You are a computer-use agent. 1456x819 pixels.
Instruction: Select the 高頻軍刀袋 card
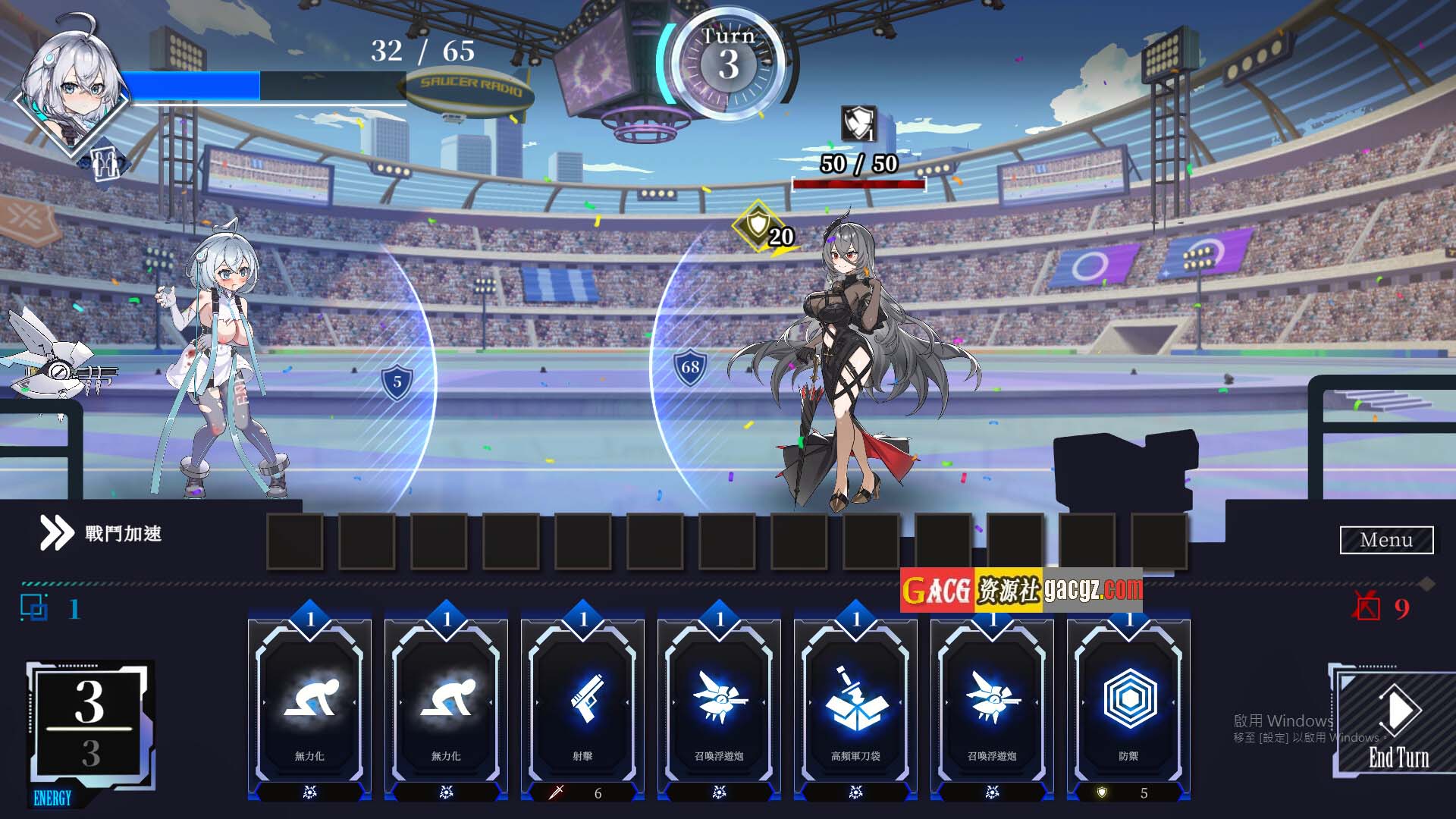pyautogui.click(x=855, y=705)
